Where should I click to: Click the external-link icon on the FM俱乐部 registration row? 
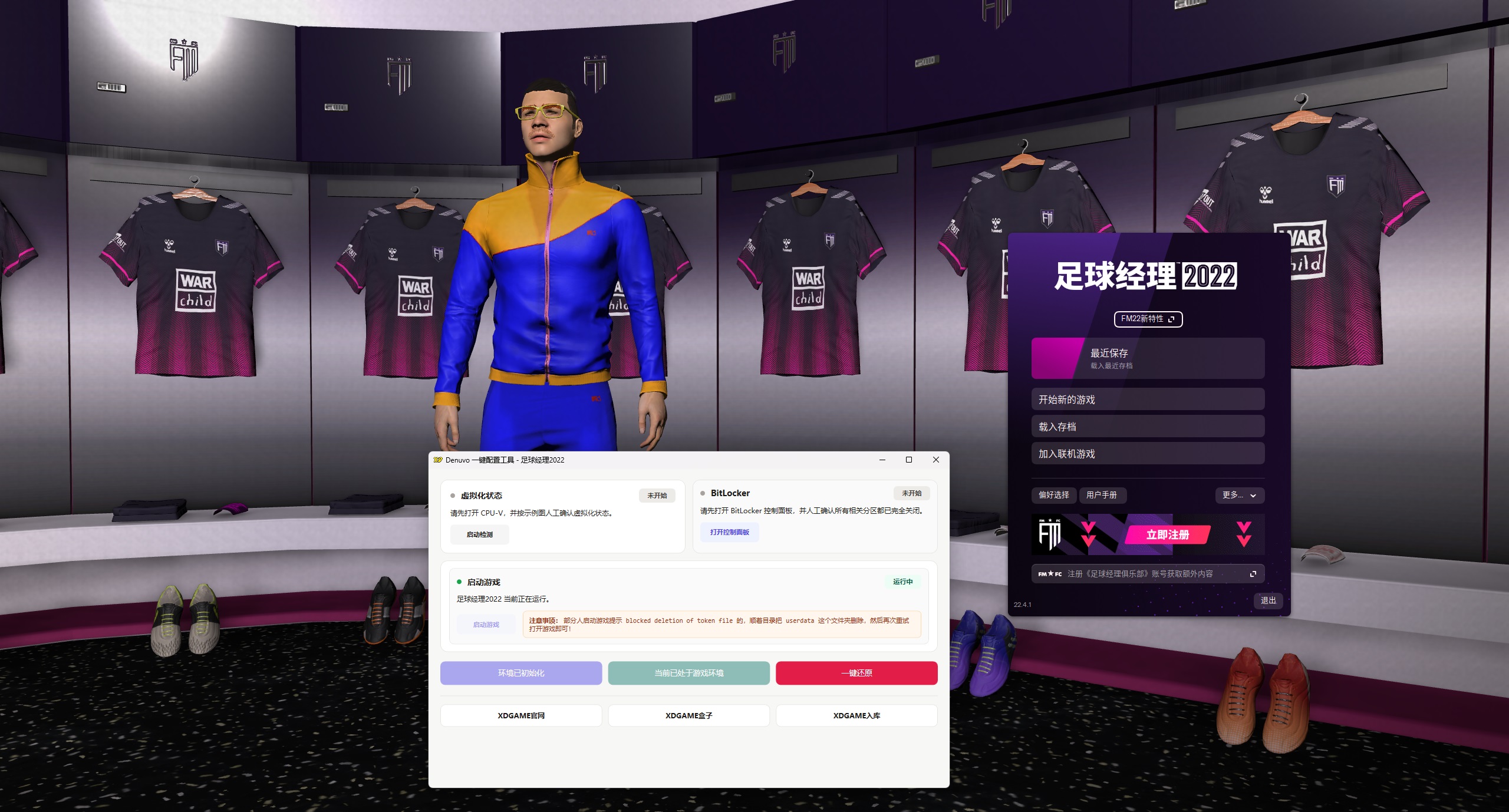point(1252,573)
